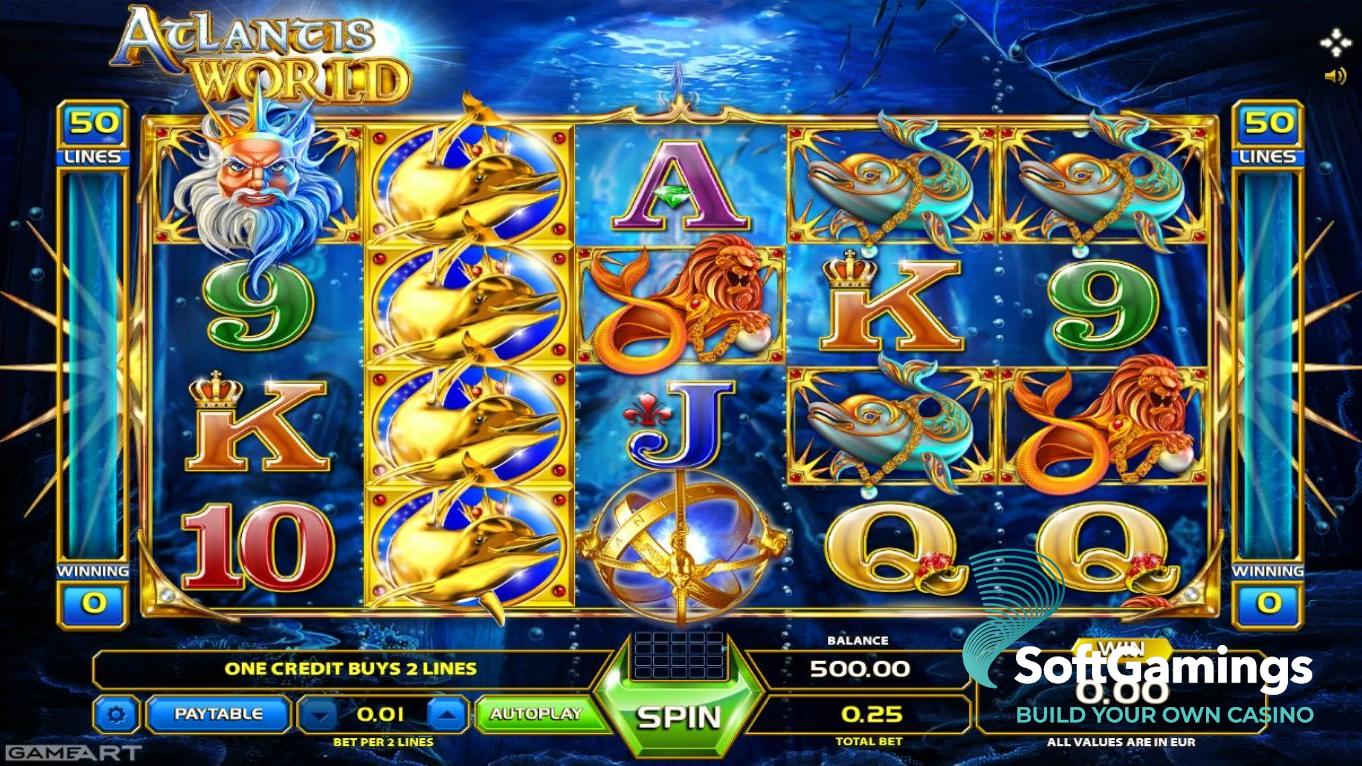Open the Paytable
Image resolution: width=1362 pixels, height=766 pixels.
click(x=217, y=714)
